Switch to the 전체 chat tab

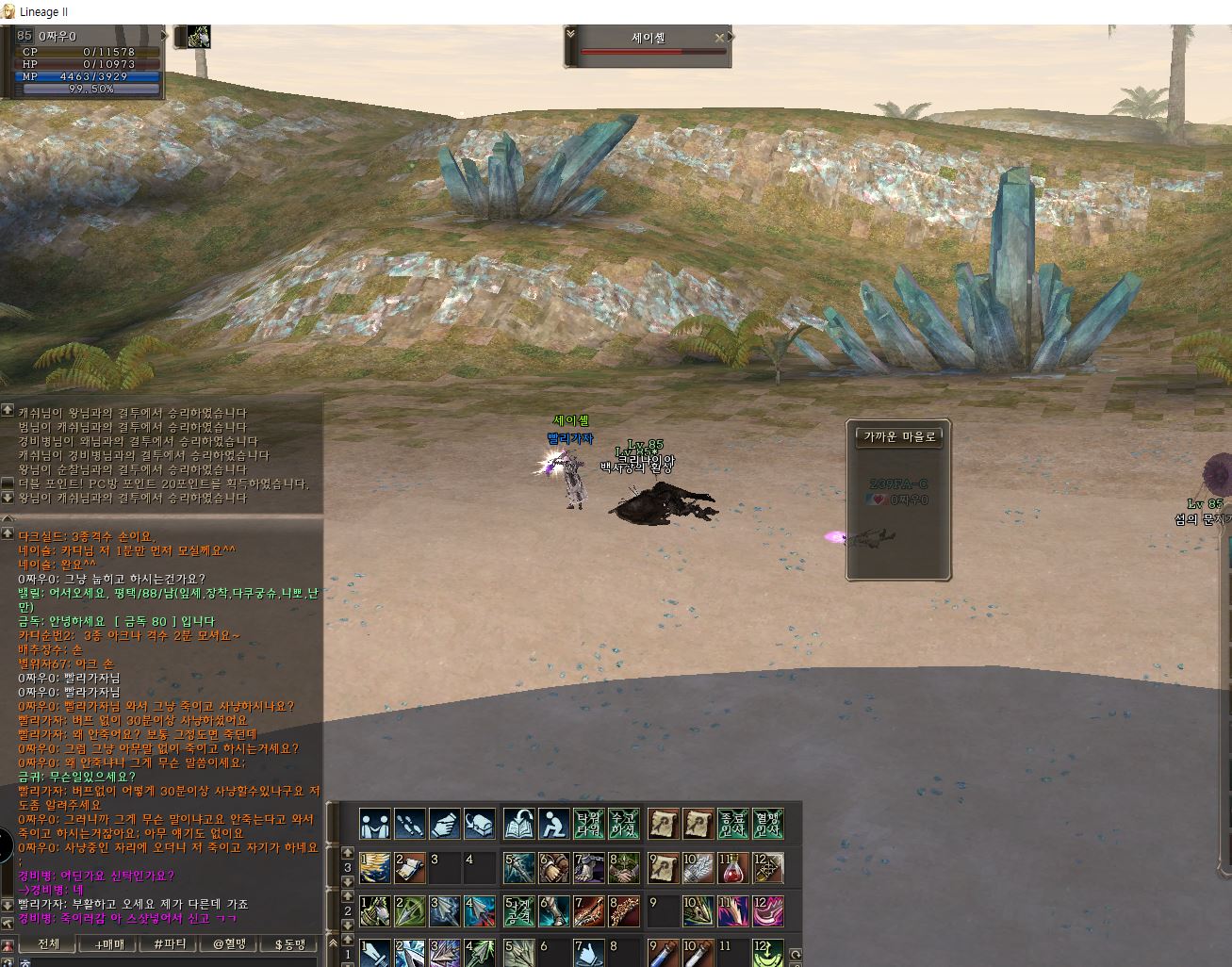(48, 943)
